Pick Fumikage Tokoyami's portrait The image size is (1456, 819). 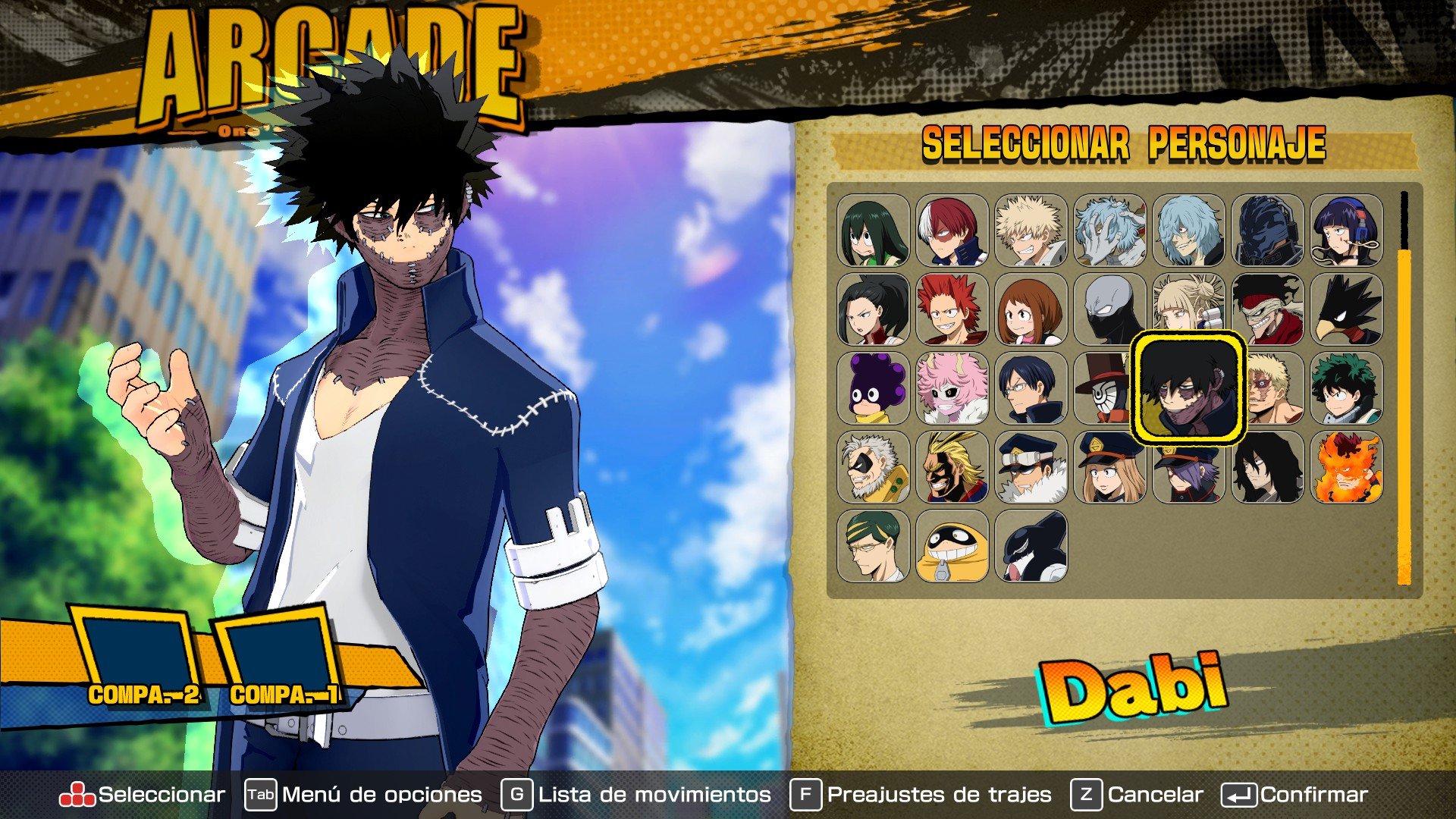pos(1350,315)
